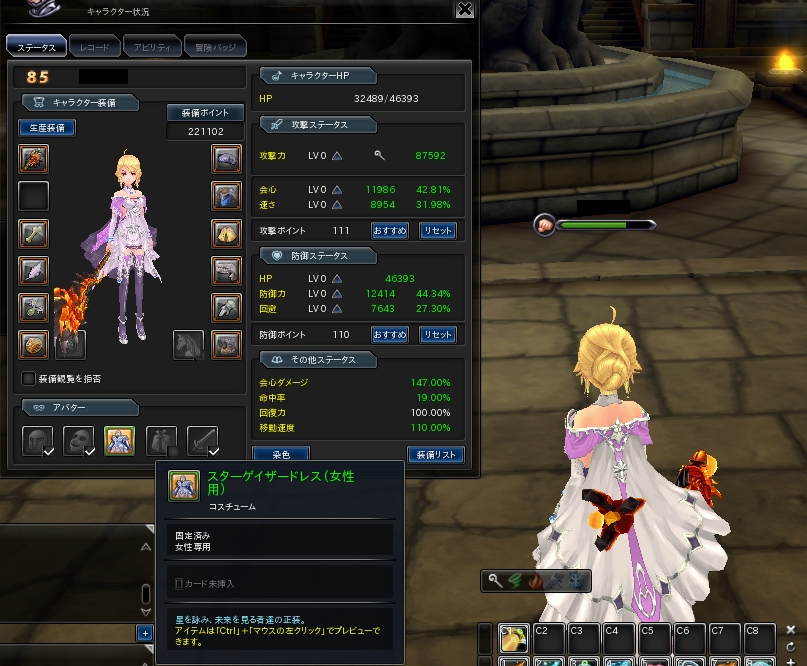Click the 生産装備 button
807x666 pixels.
point(46,128)
